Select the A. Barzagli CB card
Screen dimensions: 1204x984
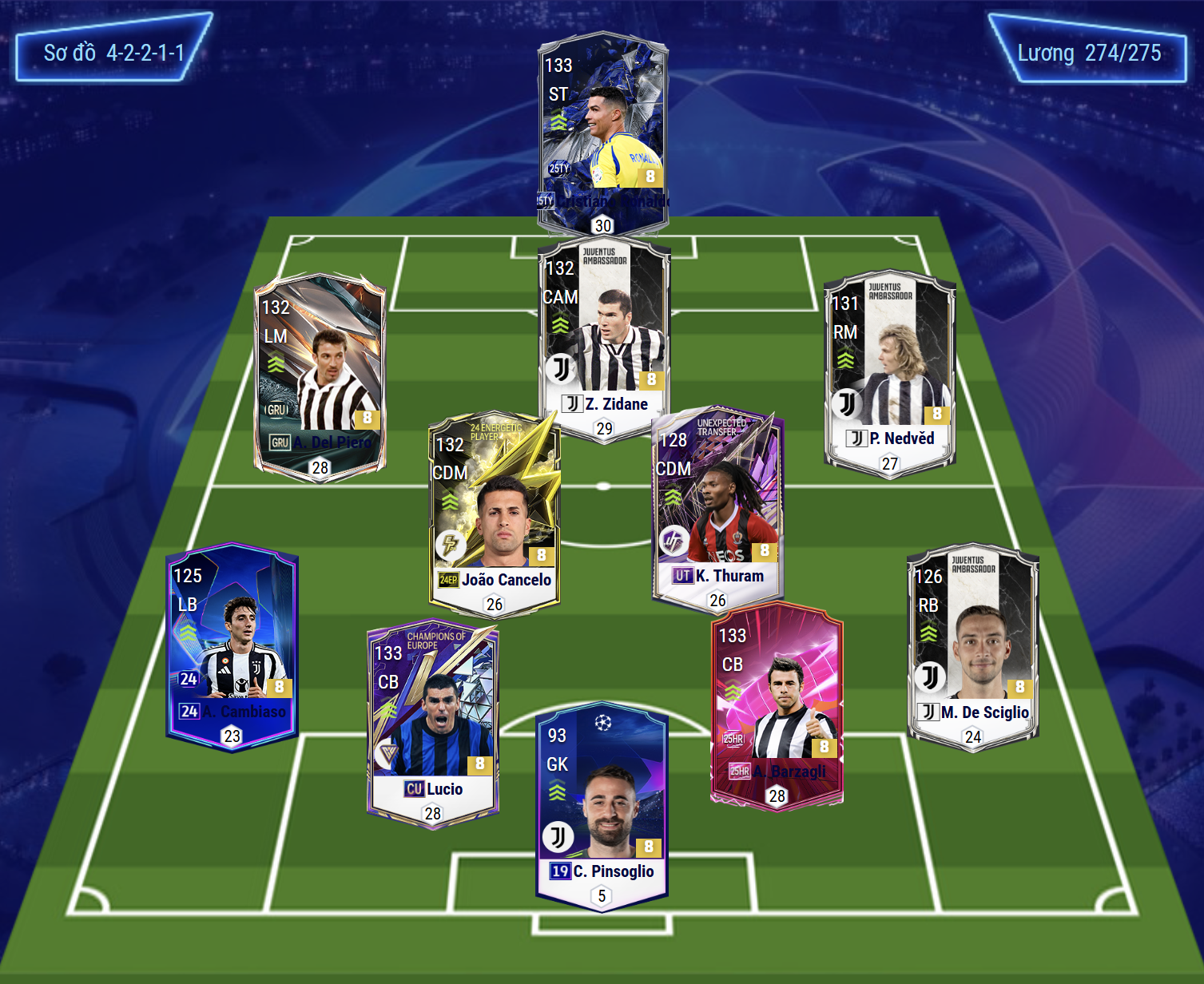[777, 704]
